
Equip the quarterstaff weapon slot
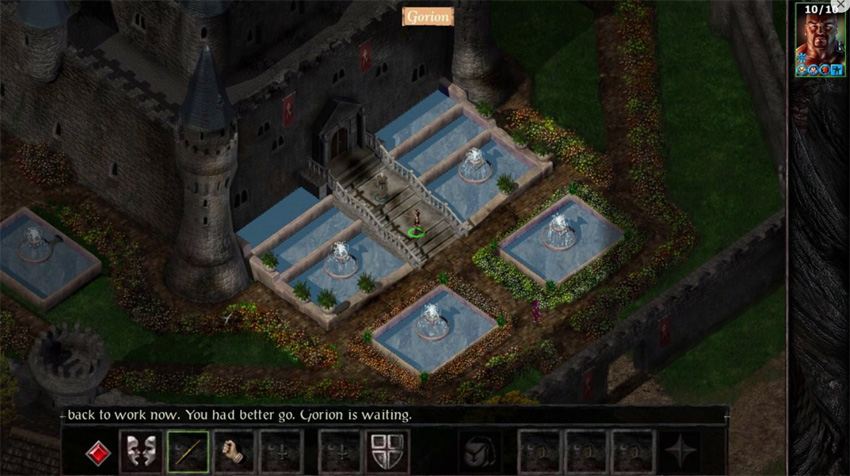pyautogui.click(x=187, y=451)
